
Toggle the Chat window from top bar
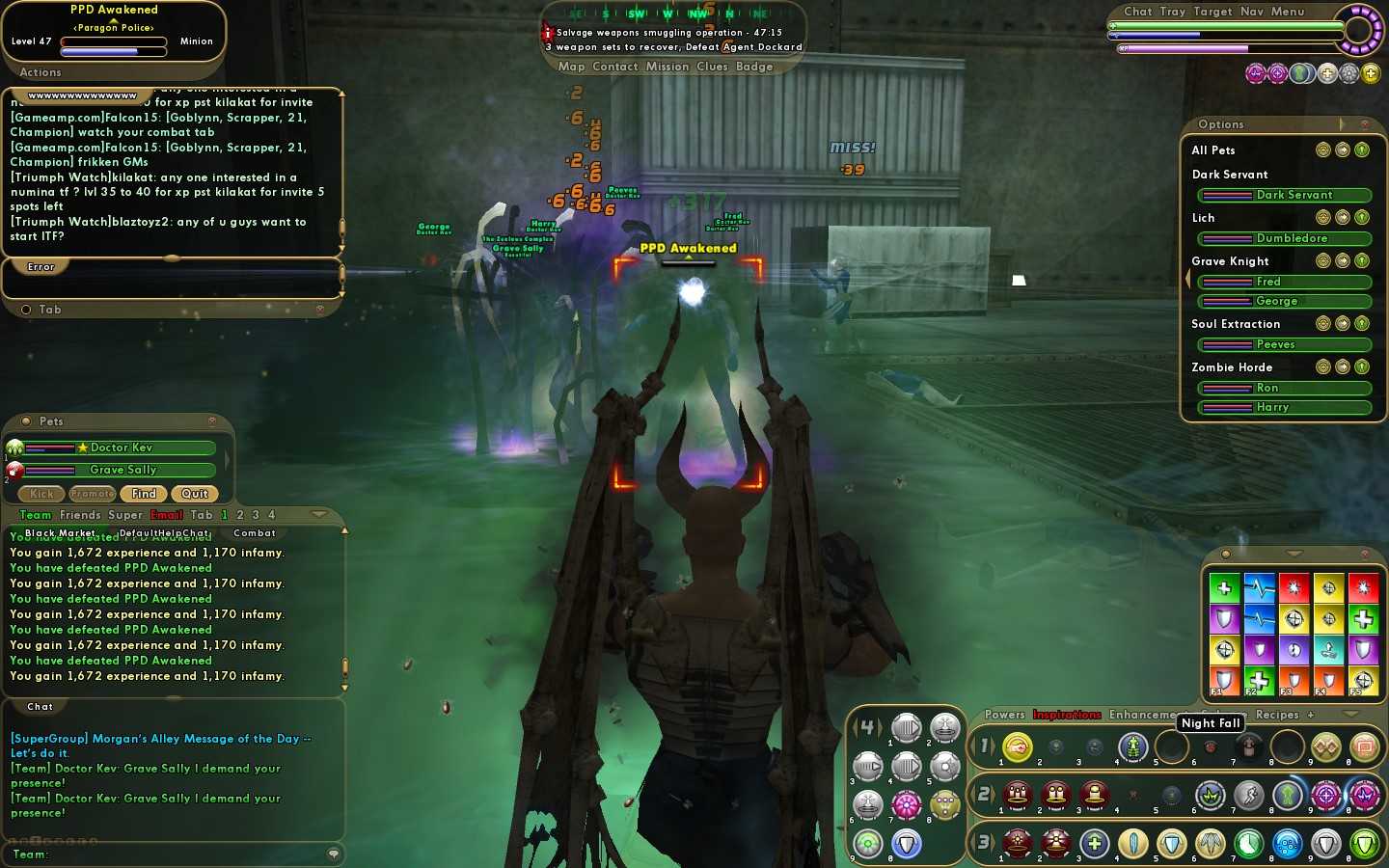(1137, 12)
